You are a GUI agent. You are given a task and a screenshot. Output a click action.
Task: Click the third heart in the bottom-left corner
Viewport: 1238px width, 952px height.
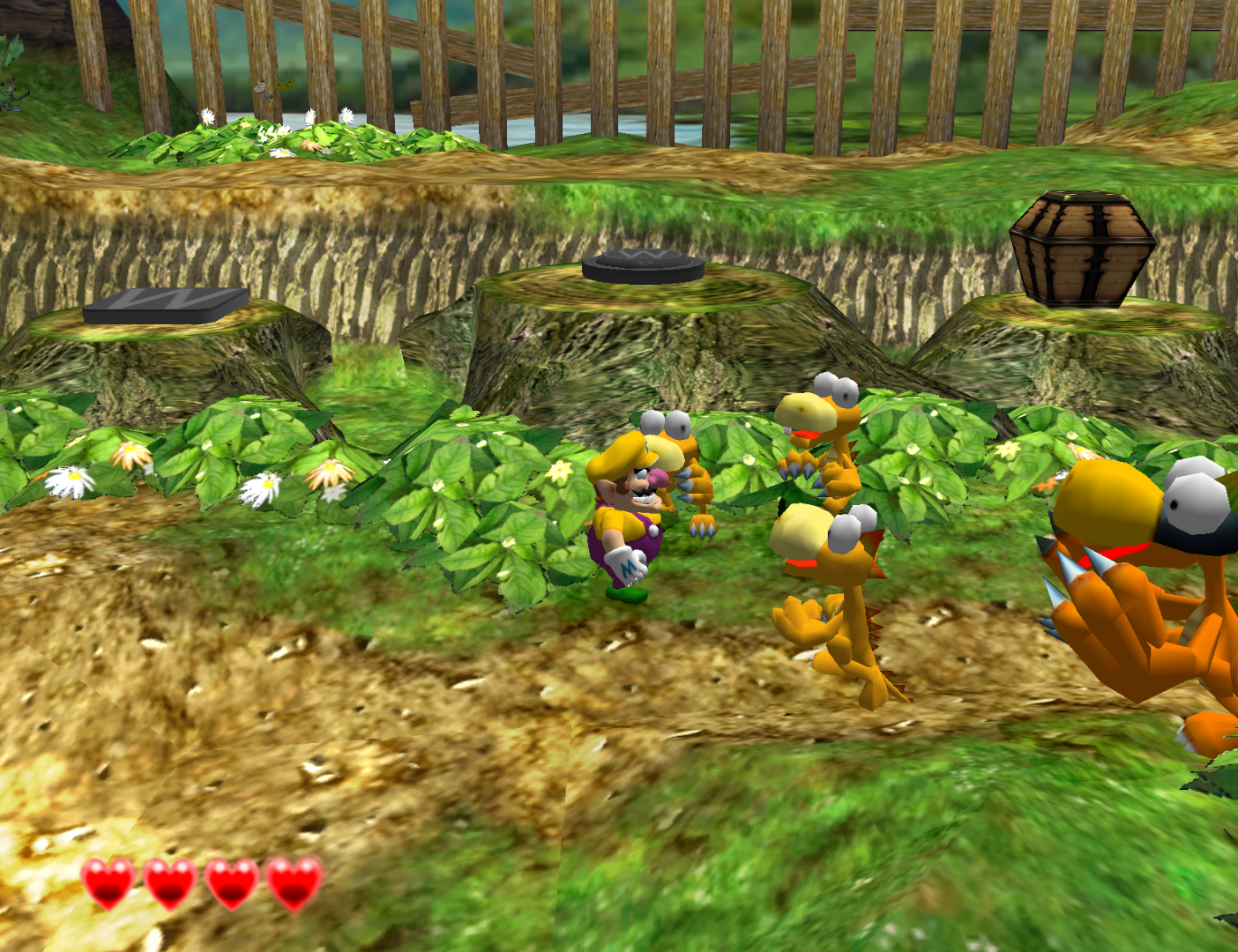230,882
